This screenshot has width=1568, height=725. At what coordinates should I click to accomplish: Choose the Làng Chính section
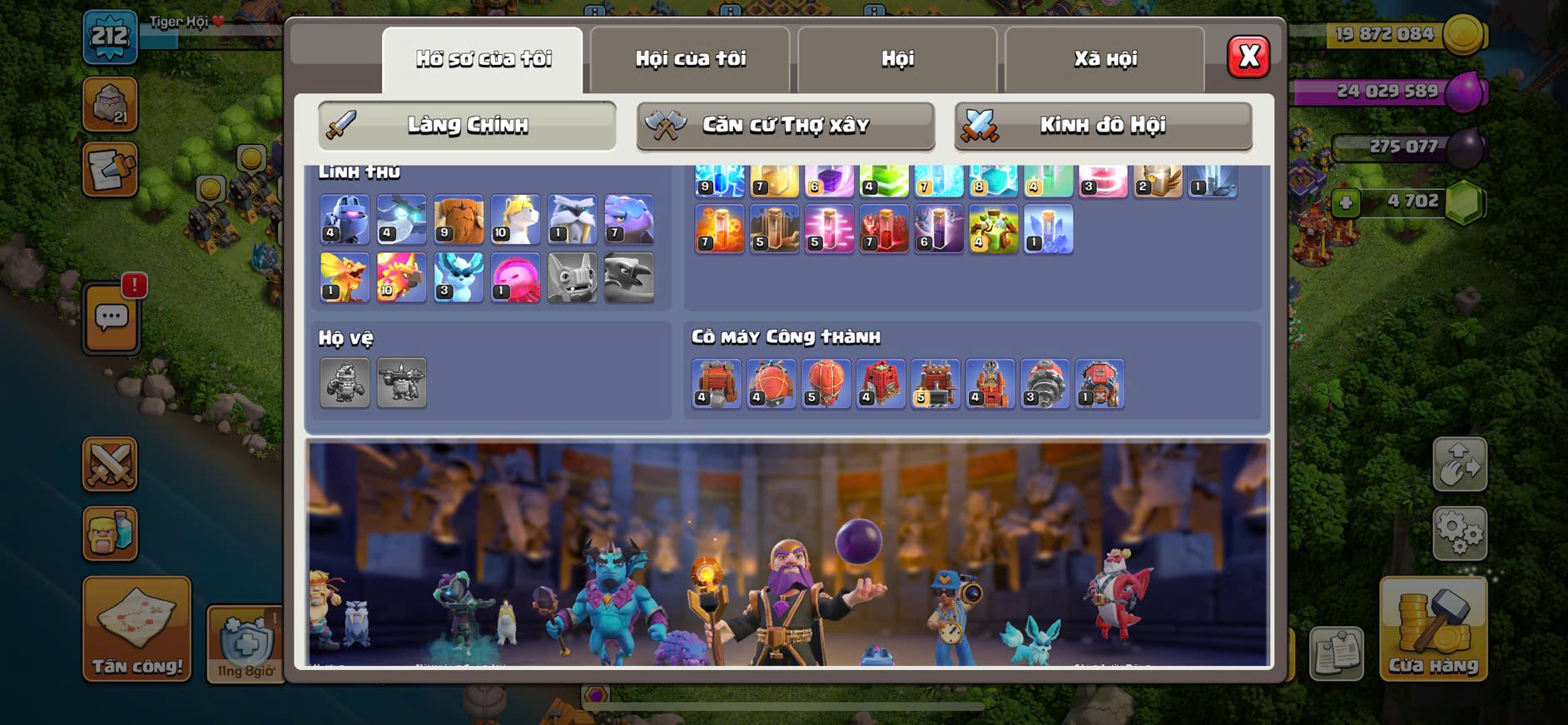(x=467, y=126)
